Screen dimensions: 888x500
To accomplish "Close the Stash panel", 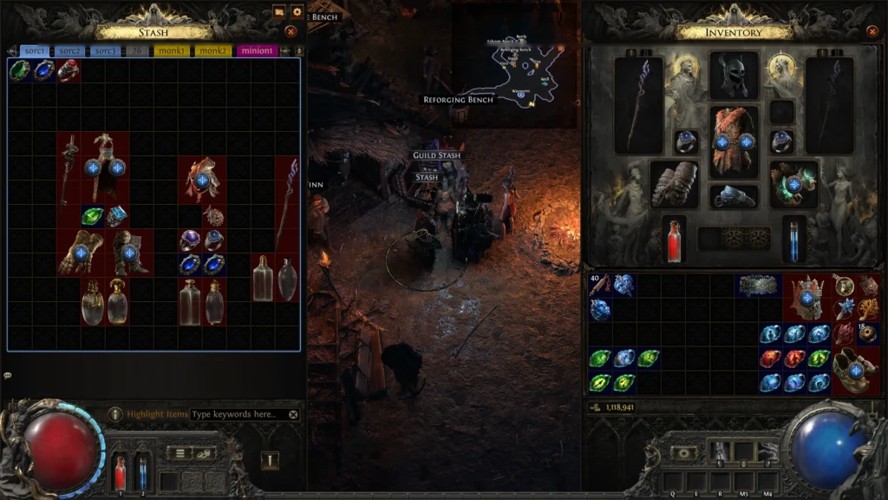I will click(x=291, y=32).
